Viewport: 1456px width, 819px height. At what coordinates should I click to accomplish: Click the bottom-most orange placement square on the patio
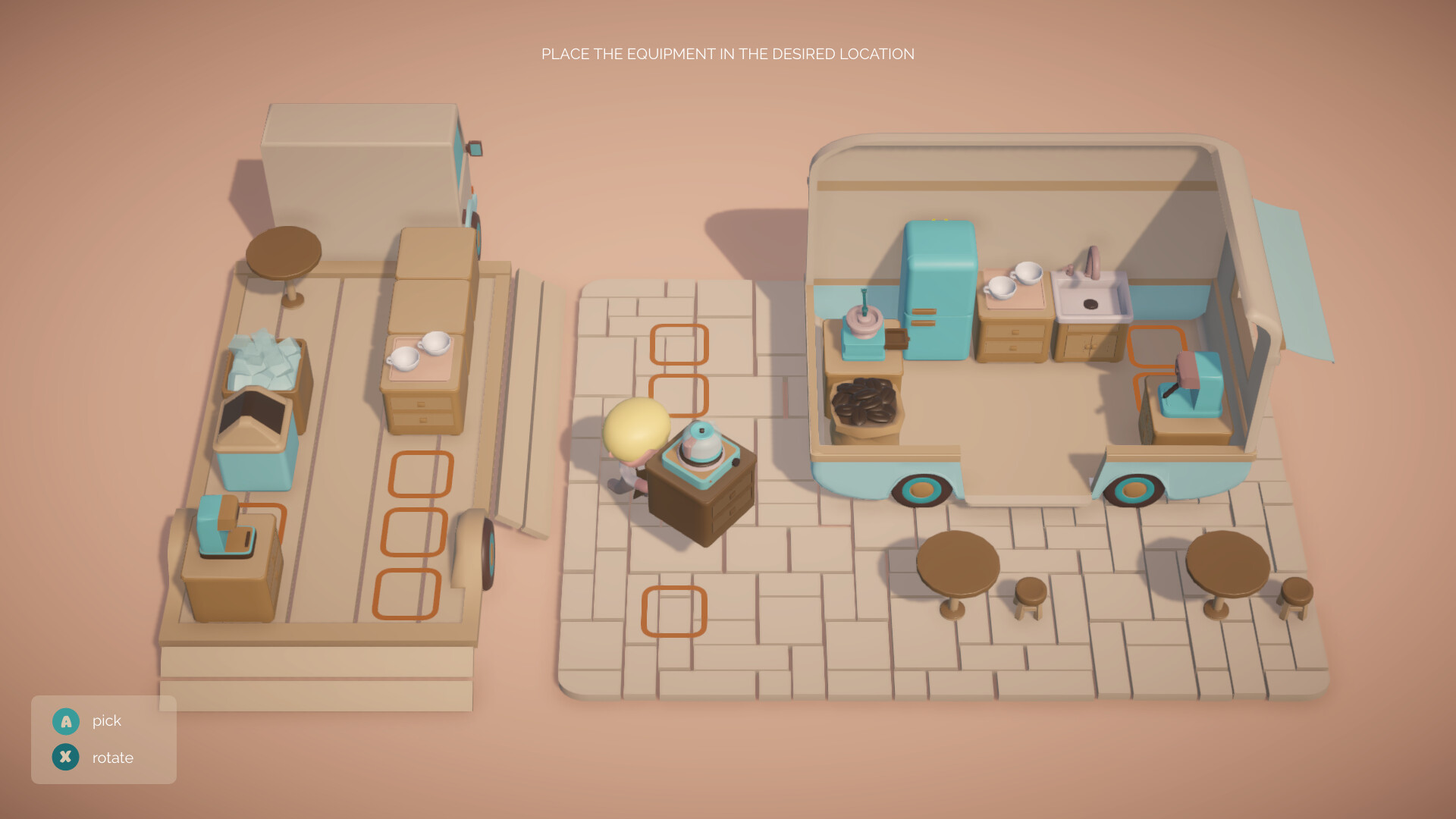(675, 610)
